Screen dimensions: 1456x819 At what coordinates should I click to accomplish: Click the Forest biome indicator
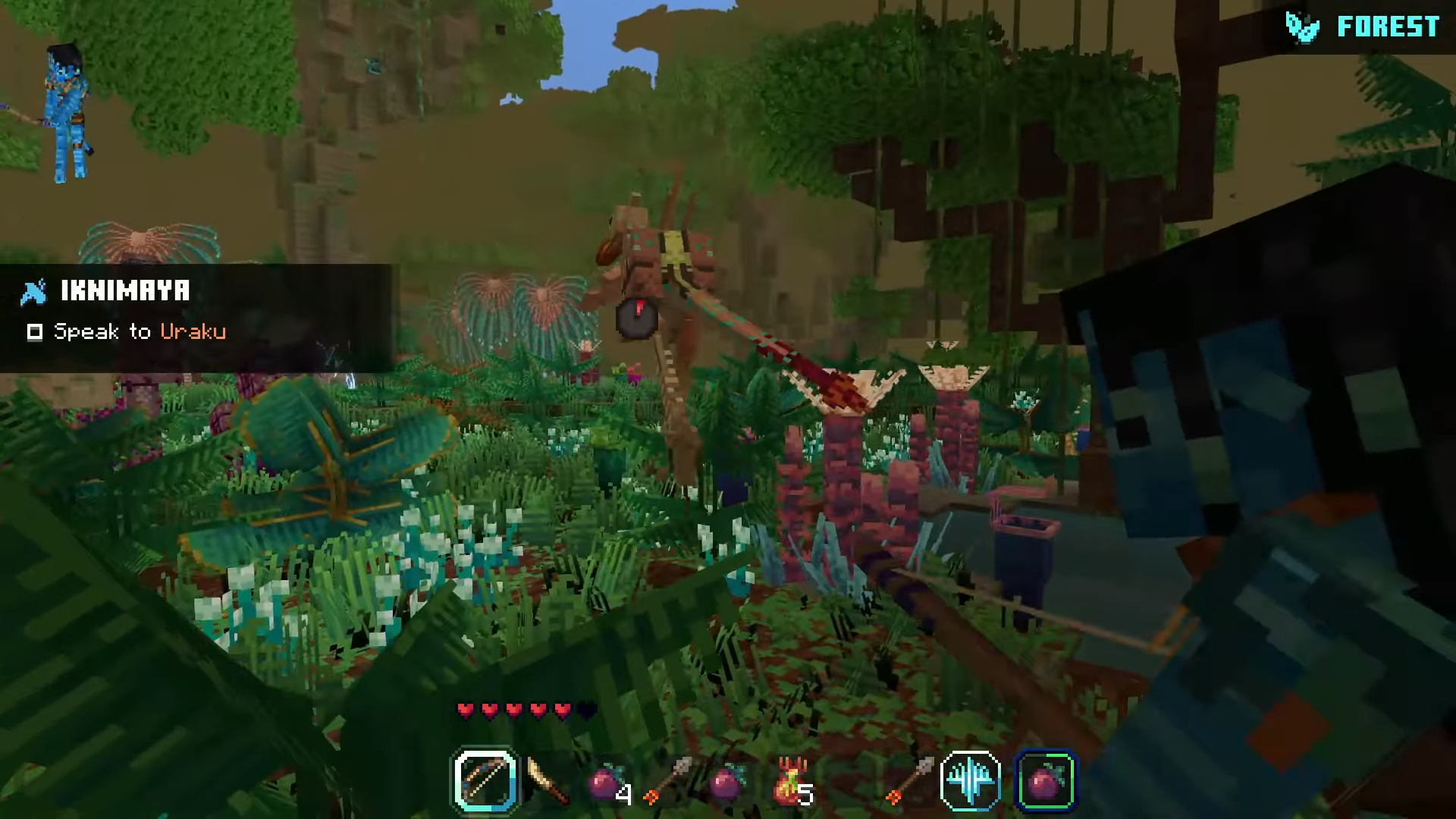pos(1363,27)
